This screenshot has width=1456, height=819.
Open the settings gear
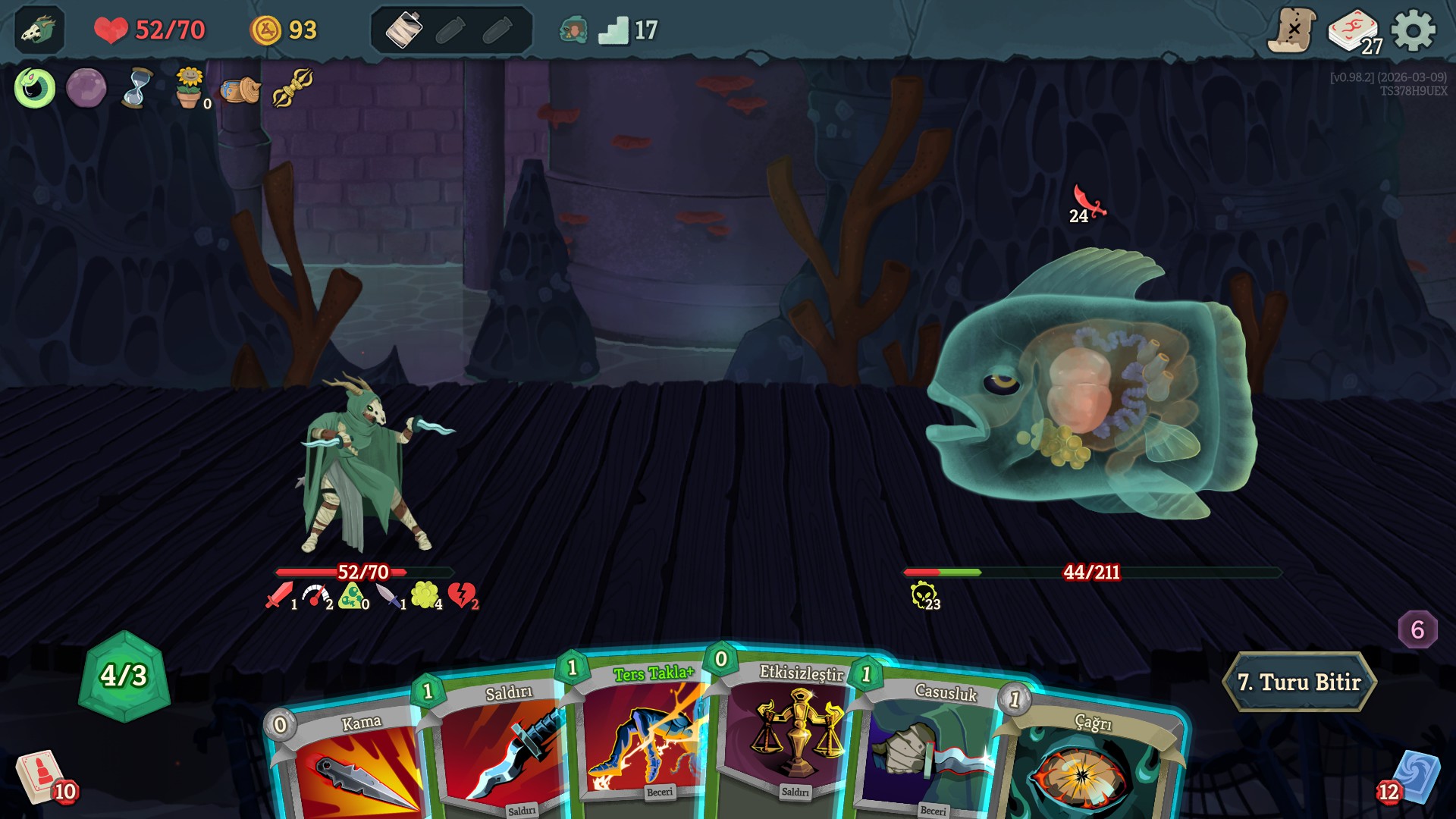click(x=1414, y=30)
